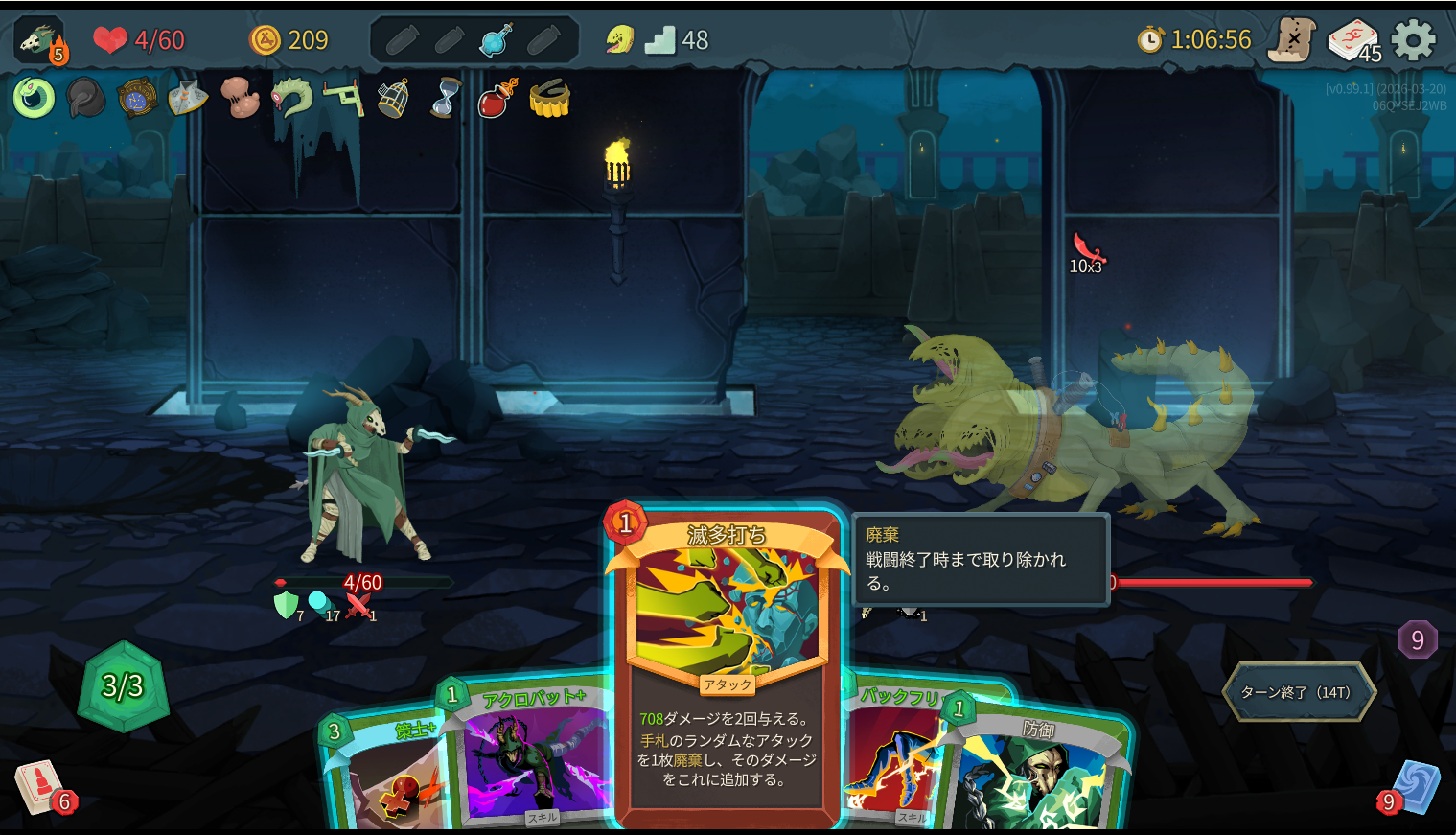Use the blue potion in potion bar
This screenshot has width=1456, height=835.
coord(496,40)
